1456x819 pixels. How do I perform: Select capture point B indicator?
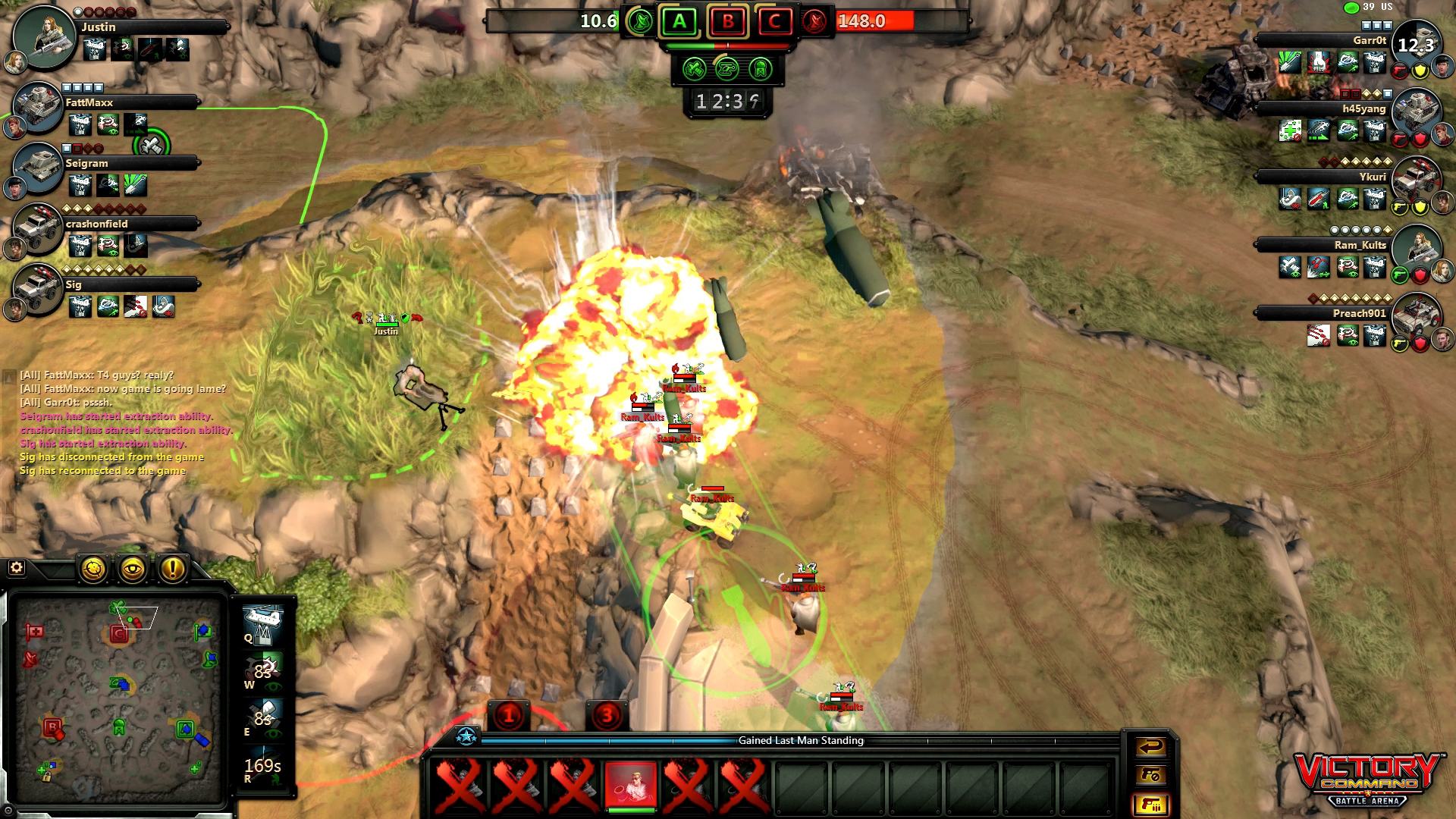[x=727, y=21]
